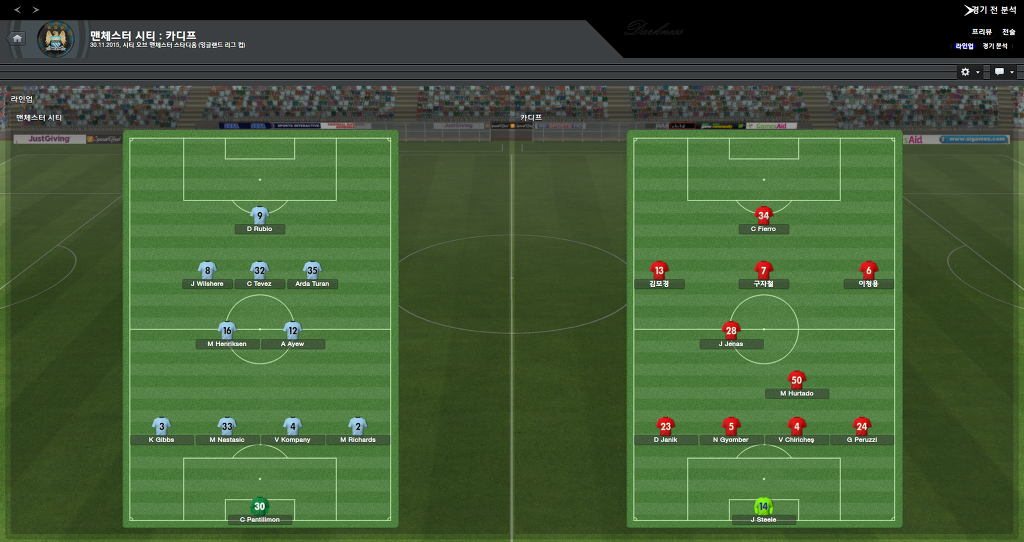The width and height of the screenshot is (1024, 542).
Task: Open the speech bubble dropdown
Action: point(1003,72)
